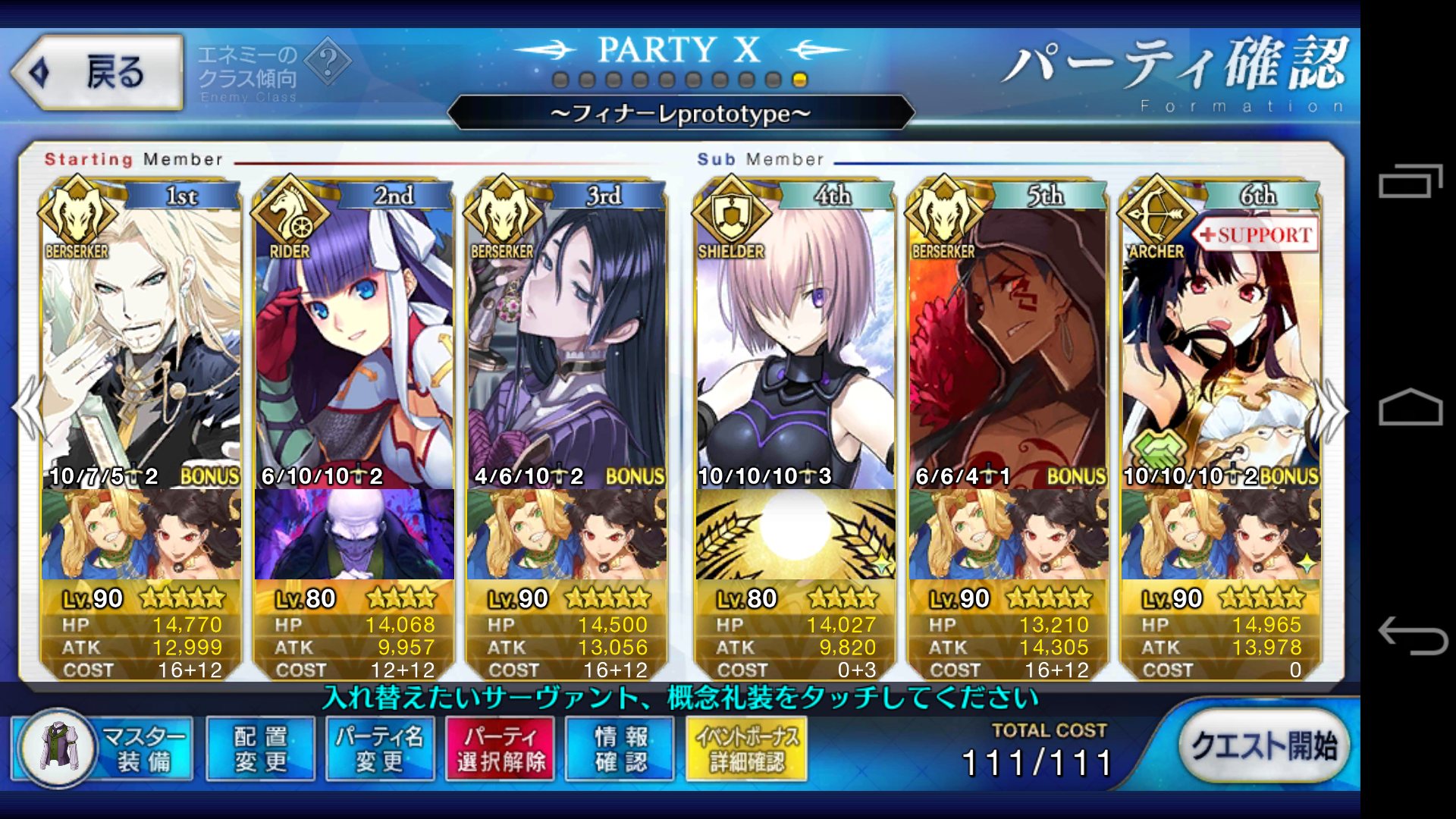The height and width of the screenshot is (819, 1456).
Task: Switch to previous party with left arrow
Action: pos(27,409)
